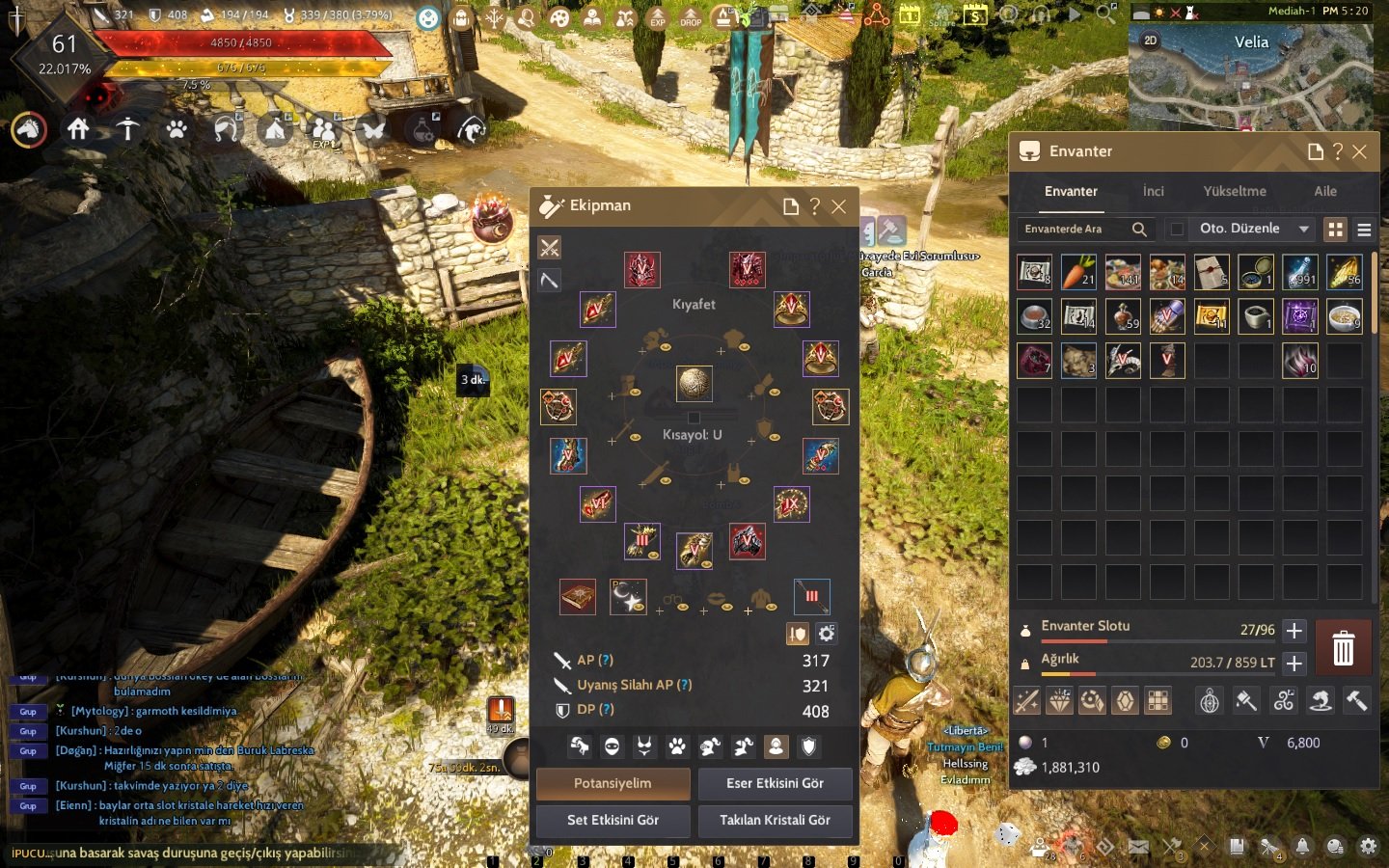Select the Kıyafet center orb slot
This screenshot has width=1389, height=868.
(694, 383)
